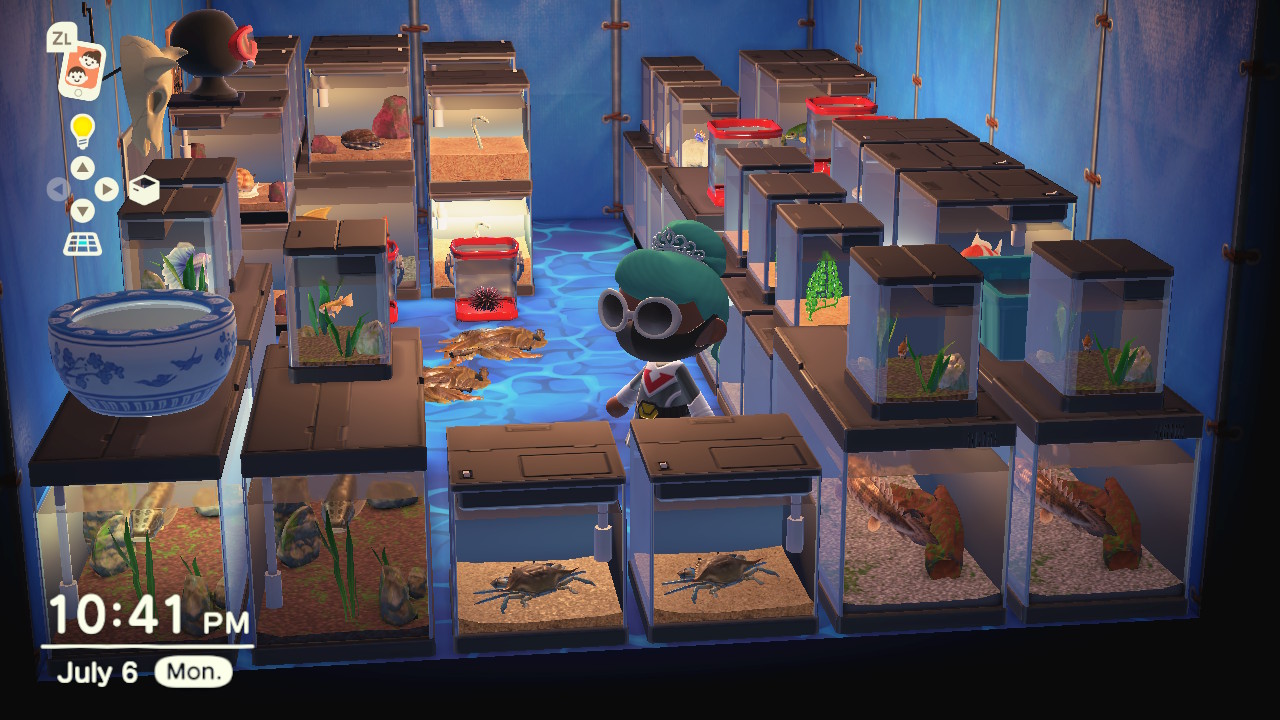Enter decorating mode via the grid icon
The image size is (1280, 720).
[x=82, y=243]
